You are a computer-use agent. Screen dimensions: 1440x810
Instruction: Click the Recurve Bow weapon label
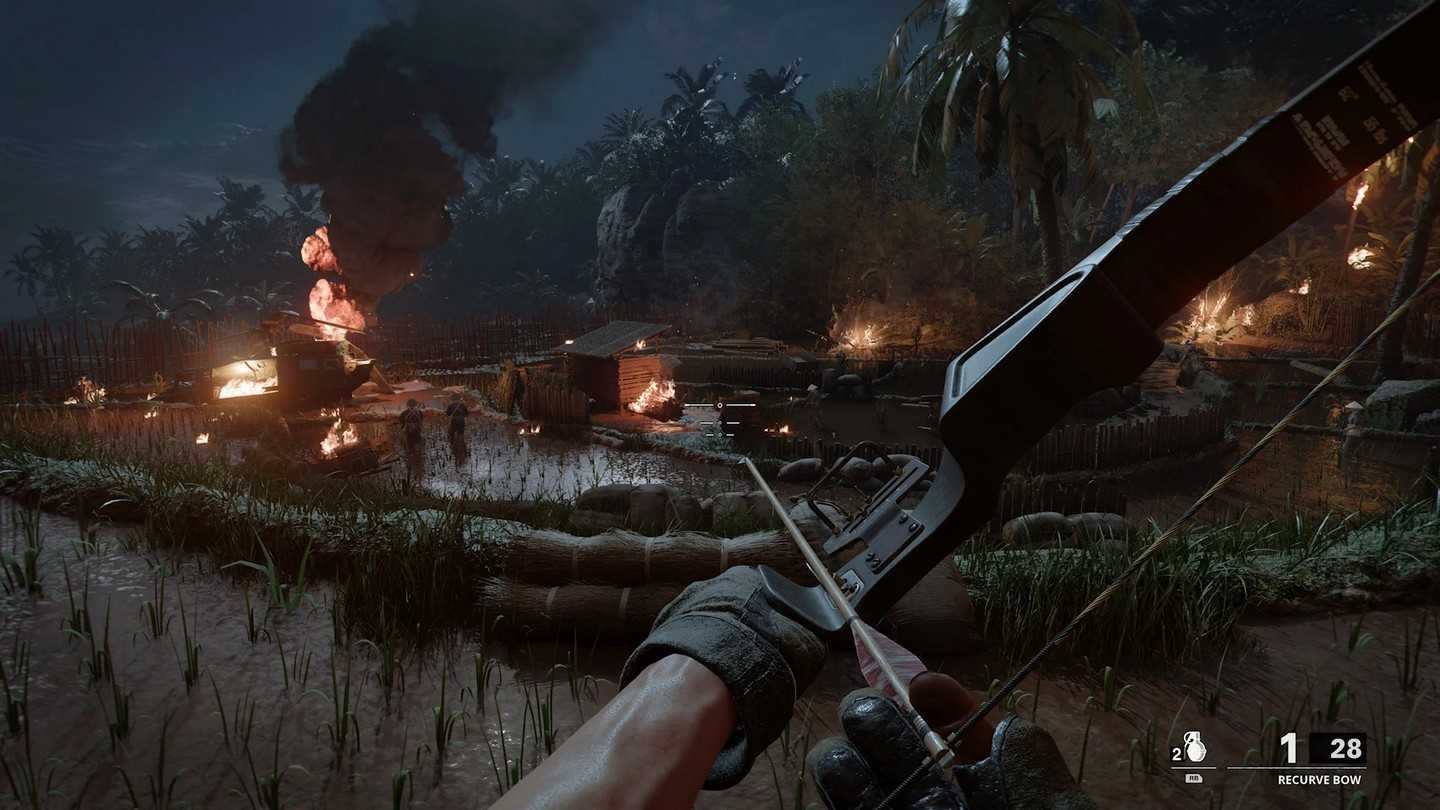click(x=1321, y=779)
